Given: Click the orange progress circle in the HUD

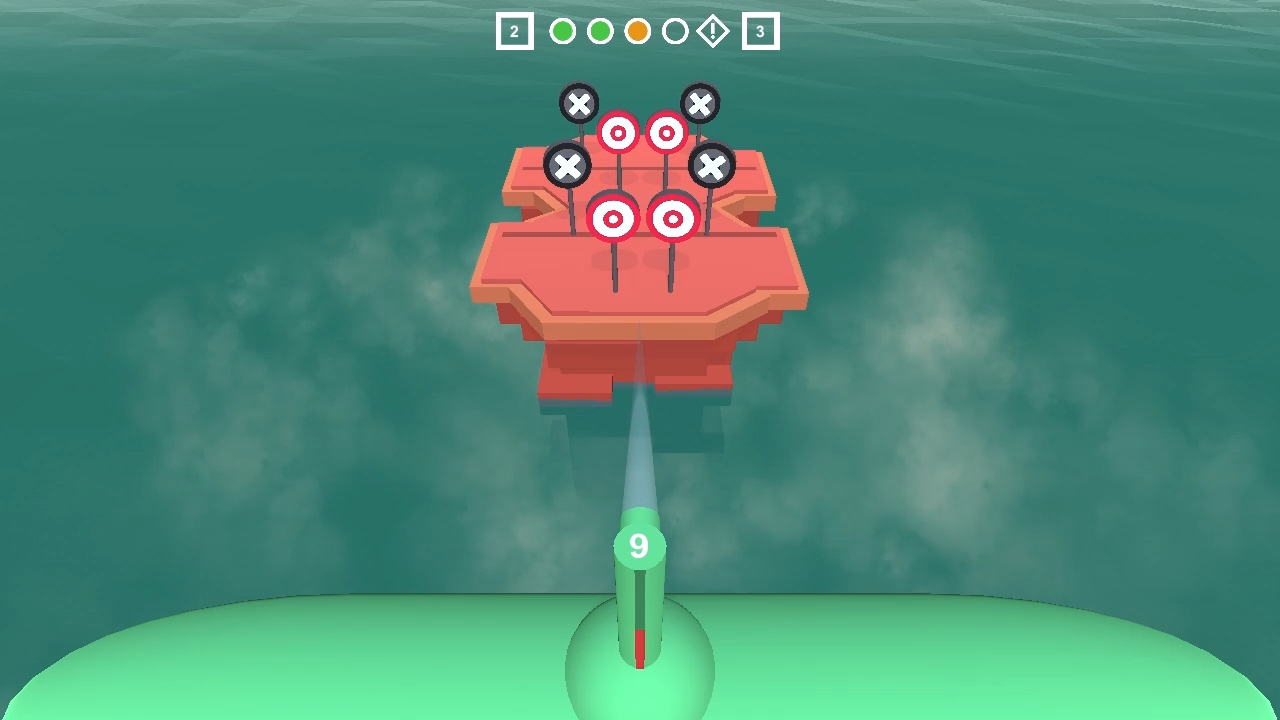Looking at the screenshot, I should click(638, 31).
